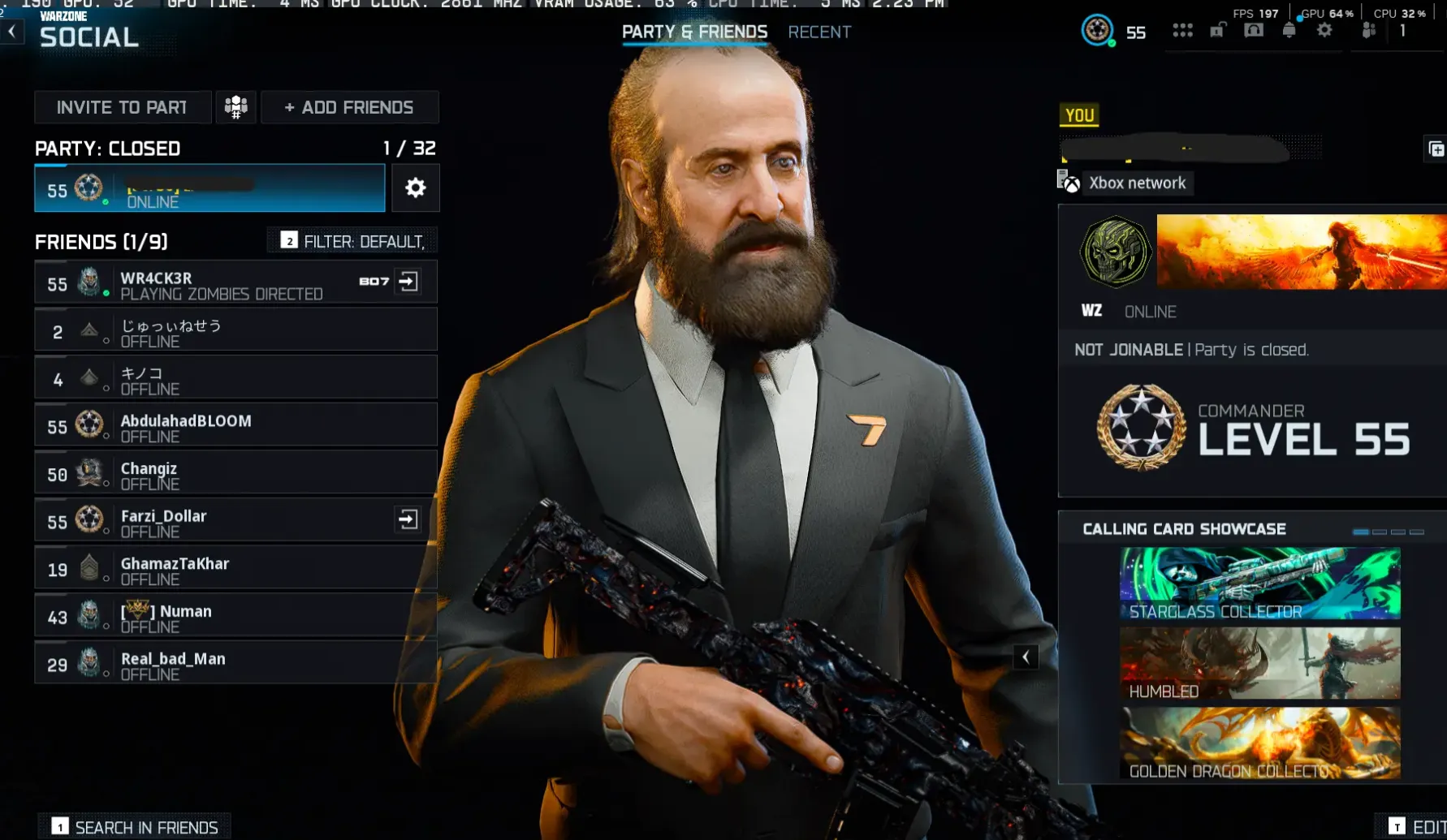Open SEARCH IN FRIENDS at bottom left

click(x=134, y=826)
